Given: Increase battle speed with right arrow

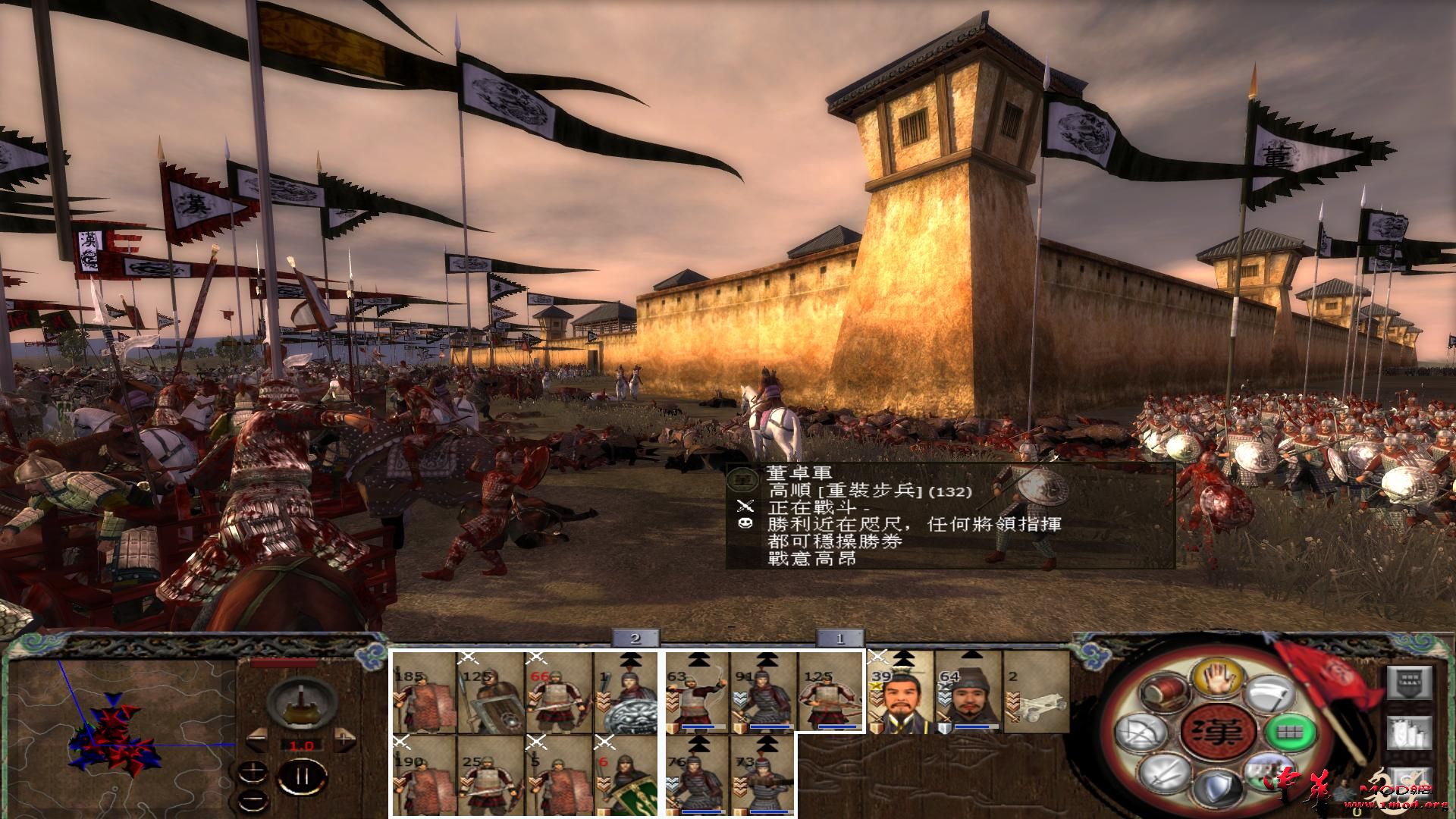Looking at the screenshot, I should 345,736.
